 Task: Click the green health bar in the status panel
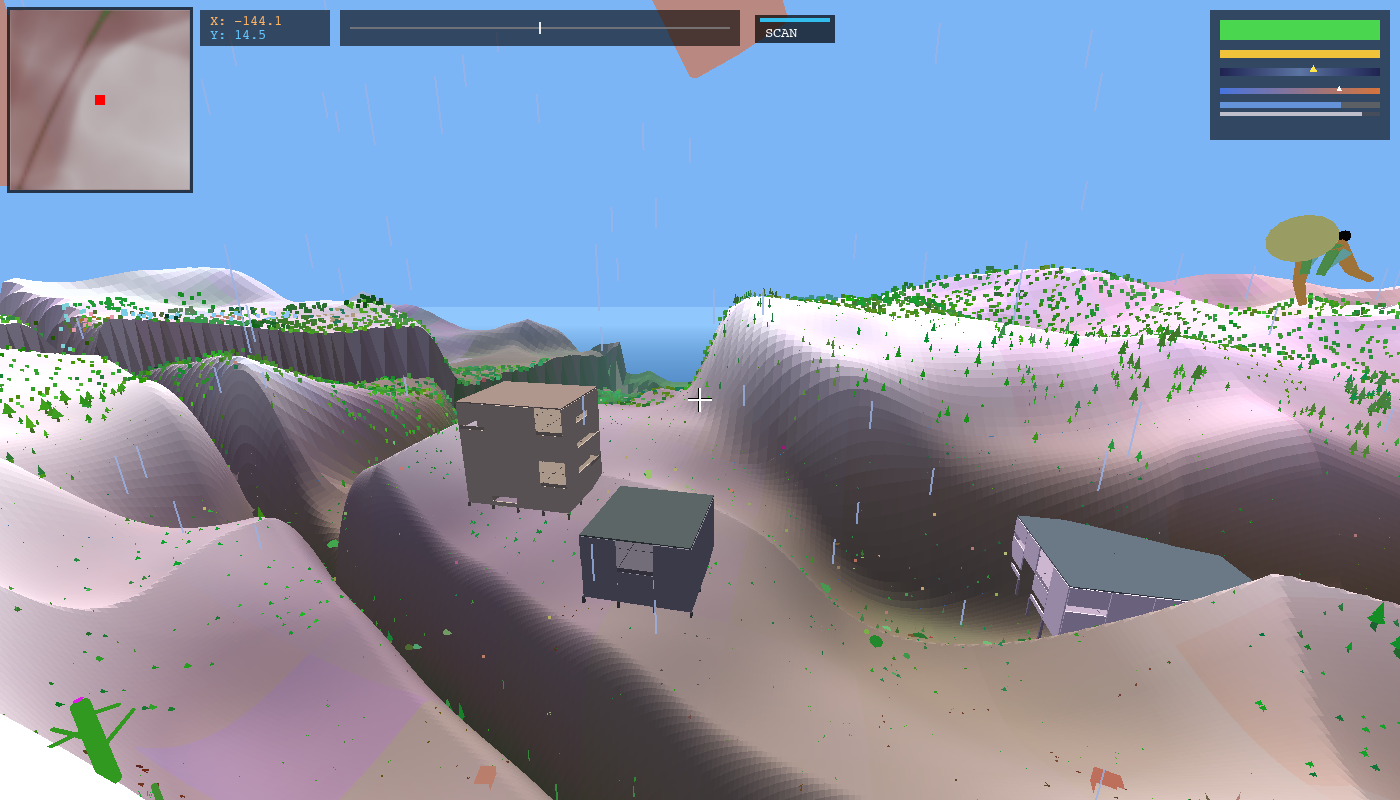(1299, 28)
